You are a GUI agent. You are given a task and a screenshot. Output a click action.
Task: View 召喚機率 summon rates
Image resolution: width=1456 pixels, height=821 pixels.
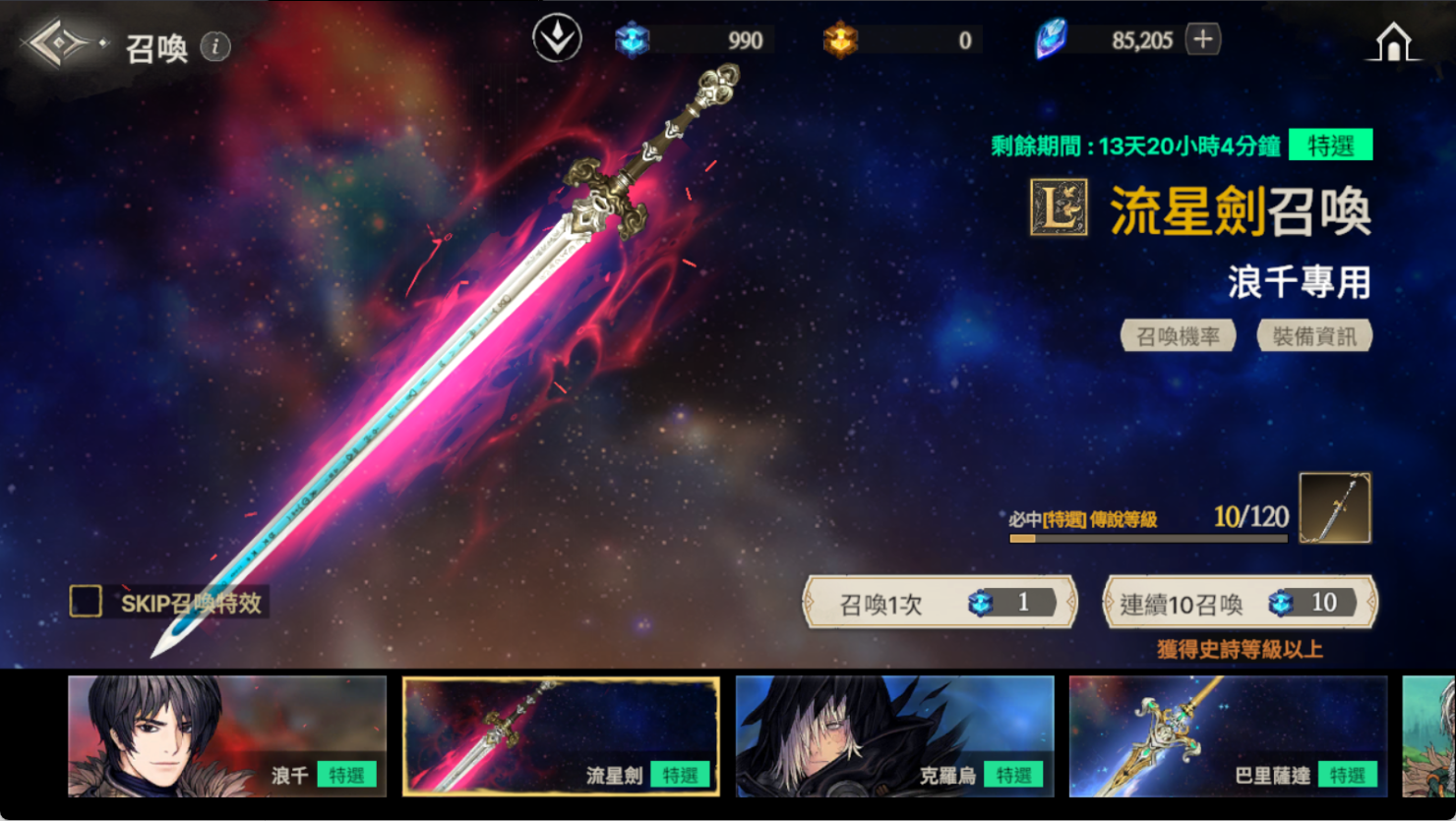(x=1178, y=336)
